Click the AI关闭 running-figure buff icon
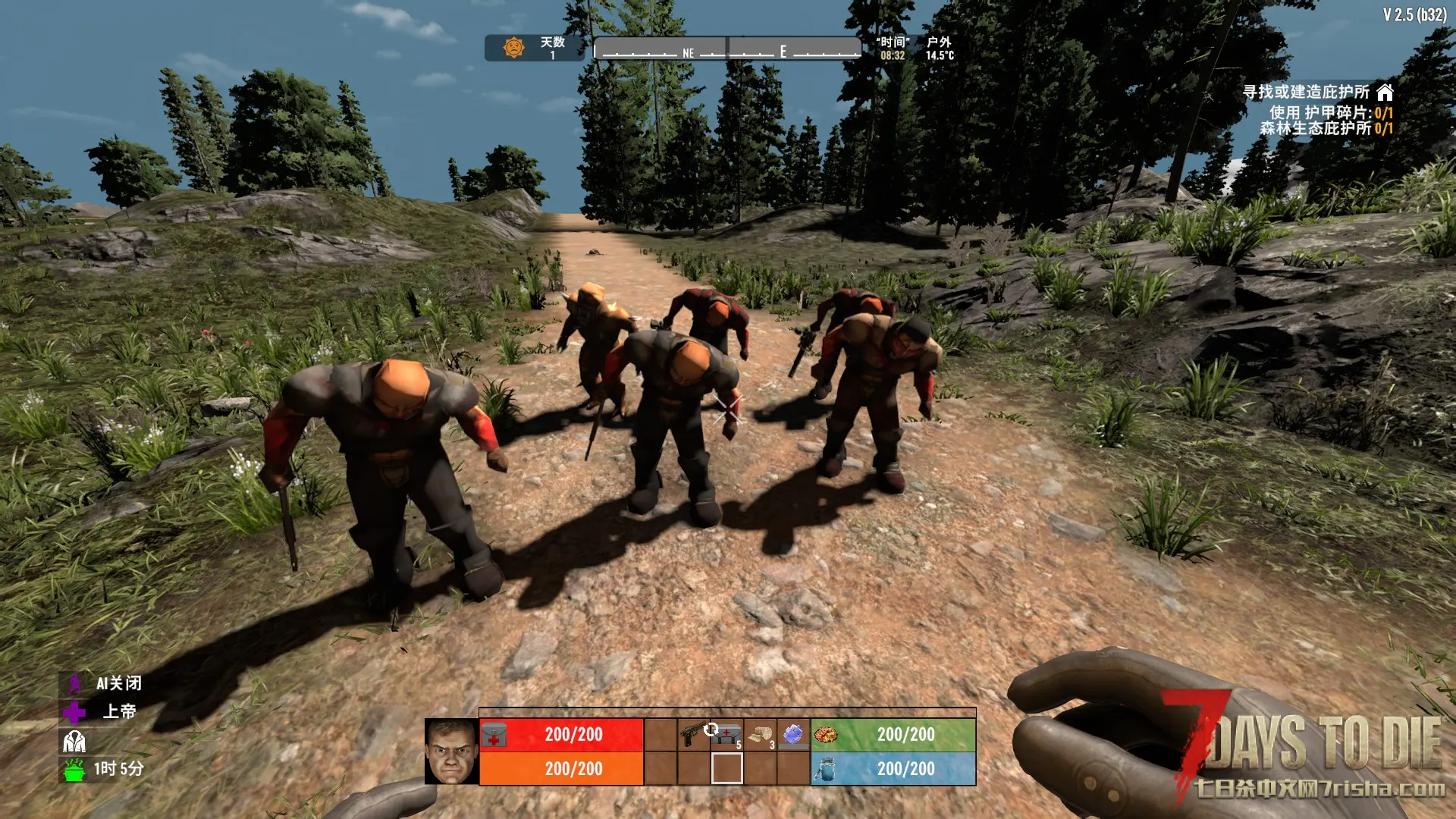The image size is (1456, 819). point(74,684)
